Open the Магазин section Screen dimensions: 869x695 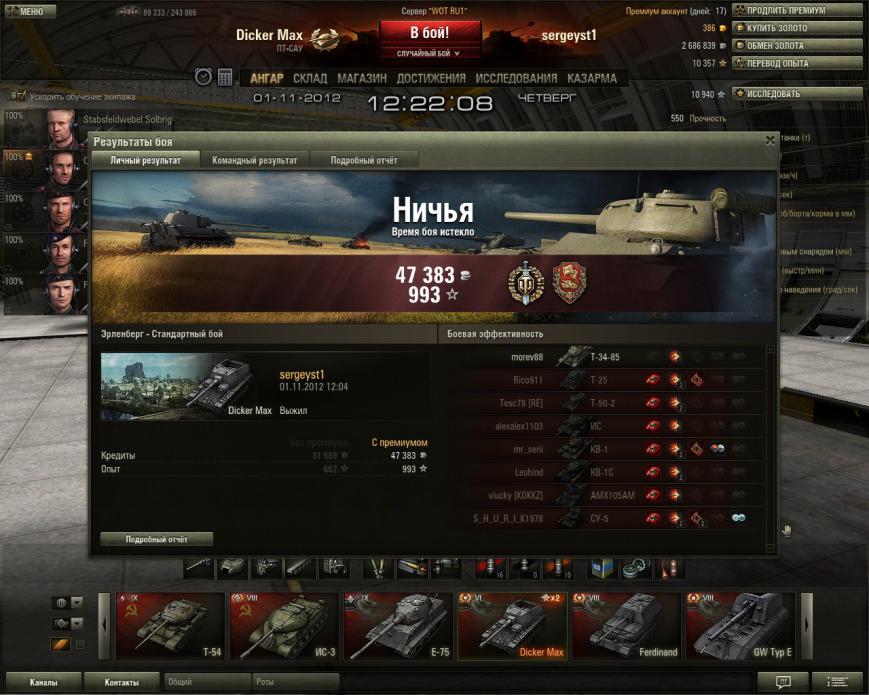(361, 78)
